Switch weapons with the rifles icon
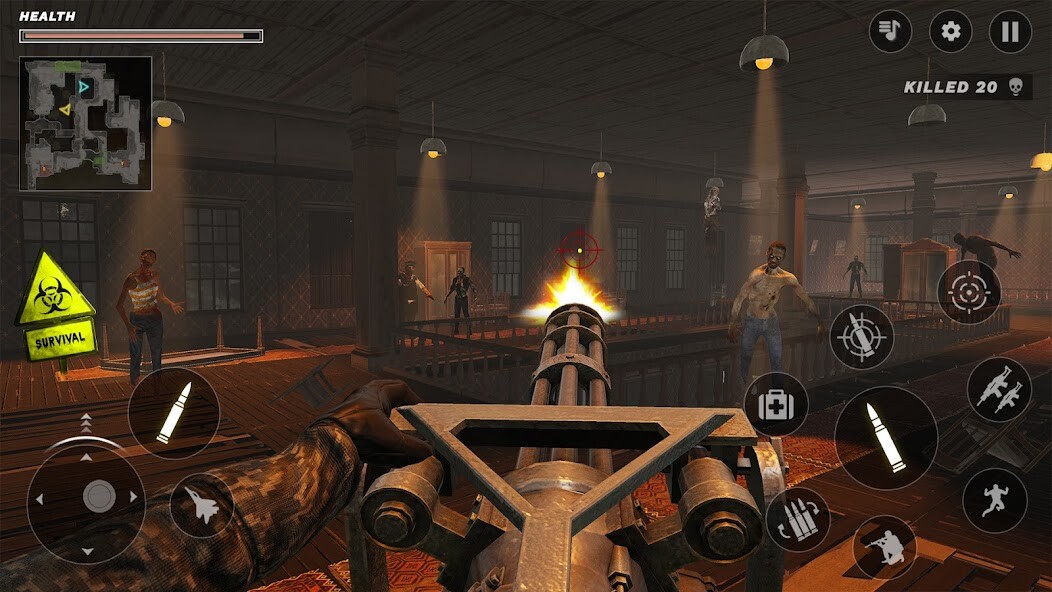 999,389
